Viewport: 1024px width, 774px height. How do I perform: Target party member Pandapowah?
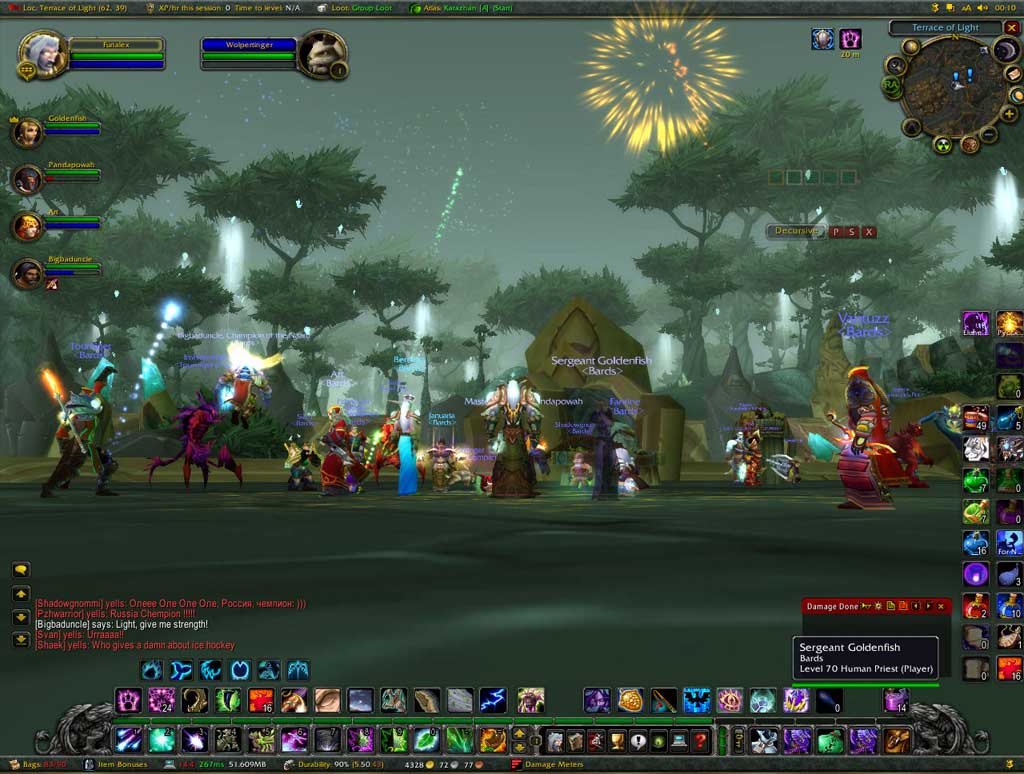tap(27, 179)
